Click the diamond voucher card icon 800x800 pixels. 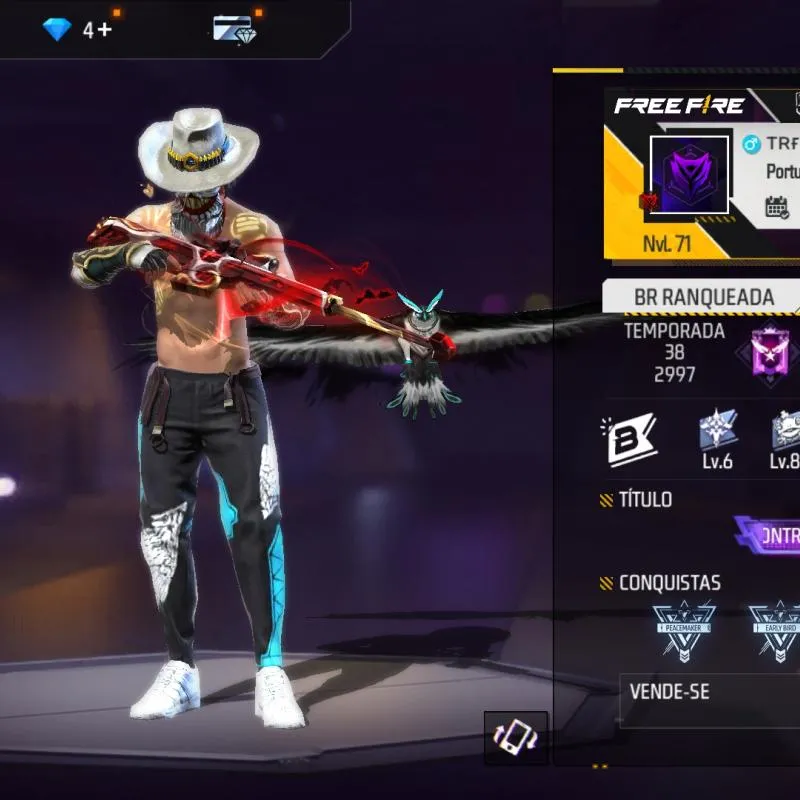235,29
